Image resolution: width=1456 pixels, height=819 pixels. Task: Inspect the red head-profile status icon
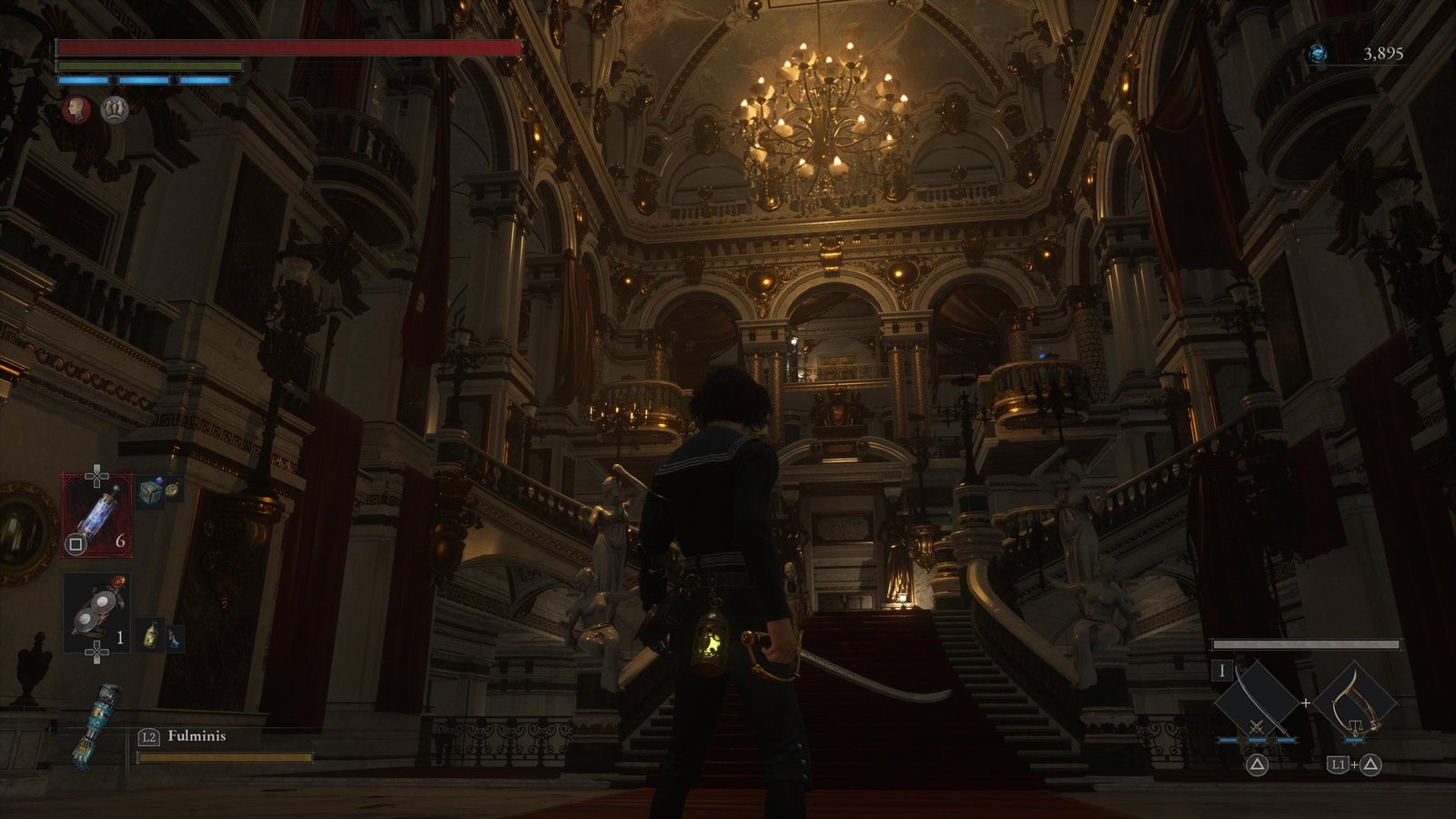click(x=76, y=109)
